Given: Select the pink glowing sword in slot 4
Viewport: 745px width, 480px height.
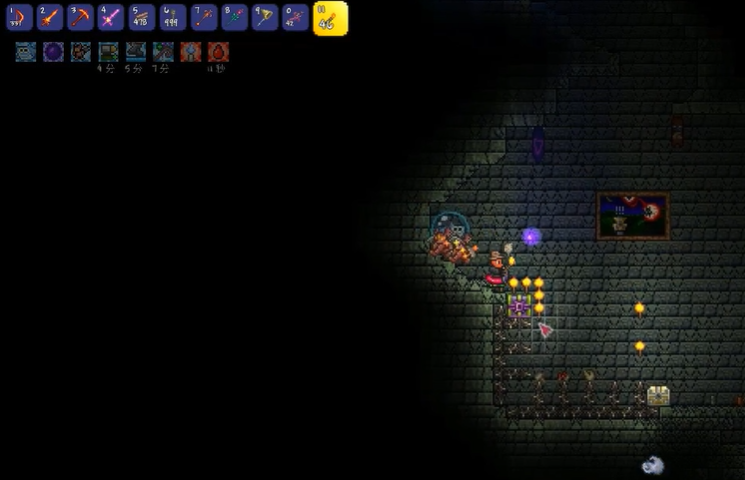Looking at the screenshot, I should coord(112,17).
